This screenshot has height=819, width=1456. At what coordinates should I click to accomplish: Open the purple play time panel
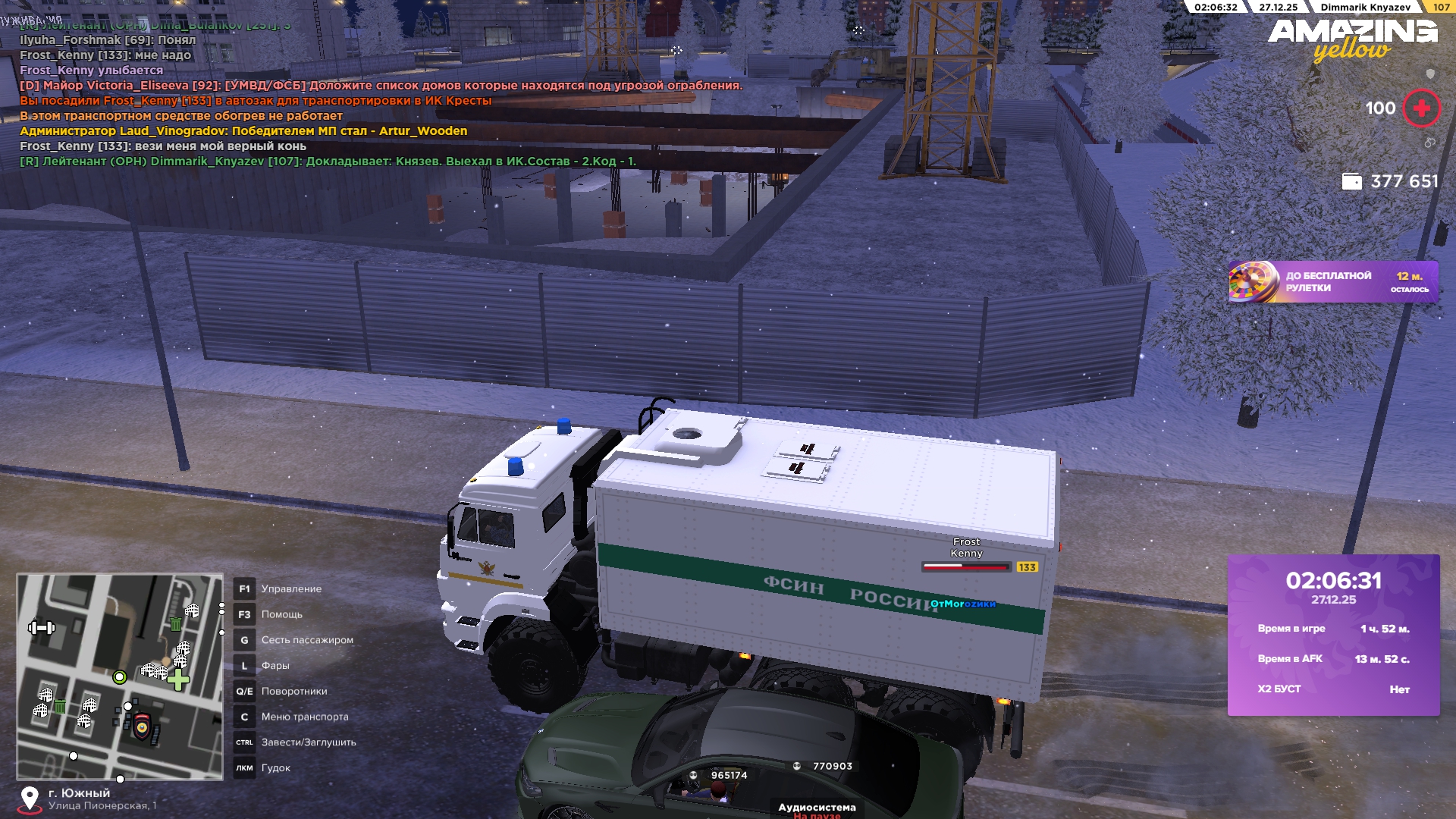click(x=1333, y=635)
